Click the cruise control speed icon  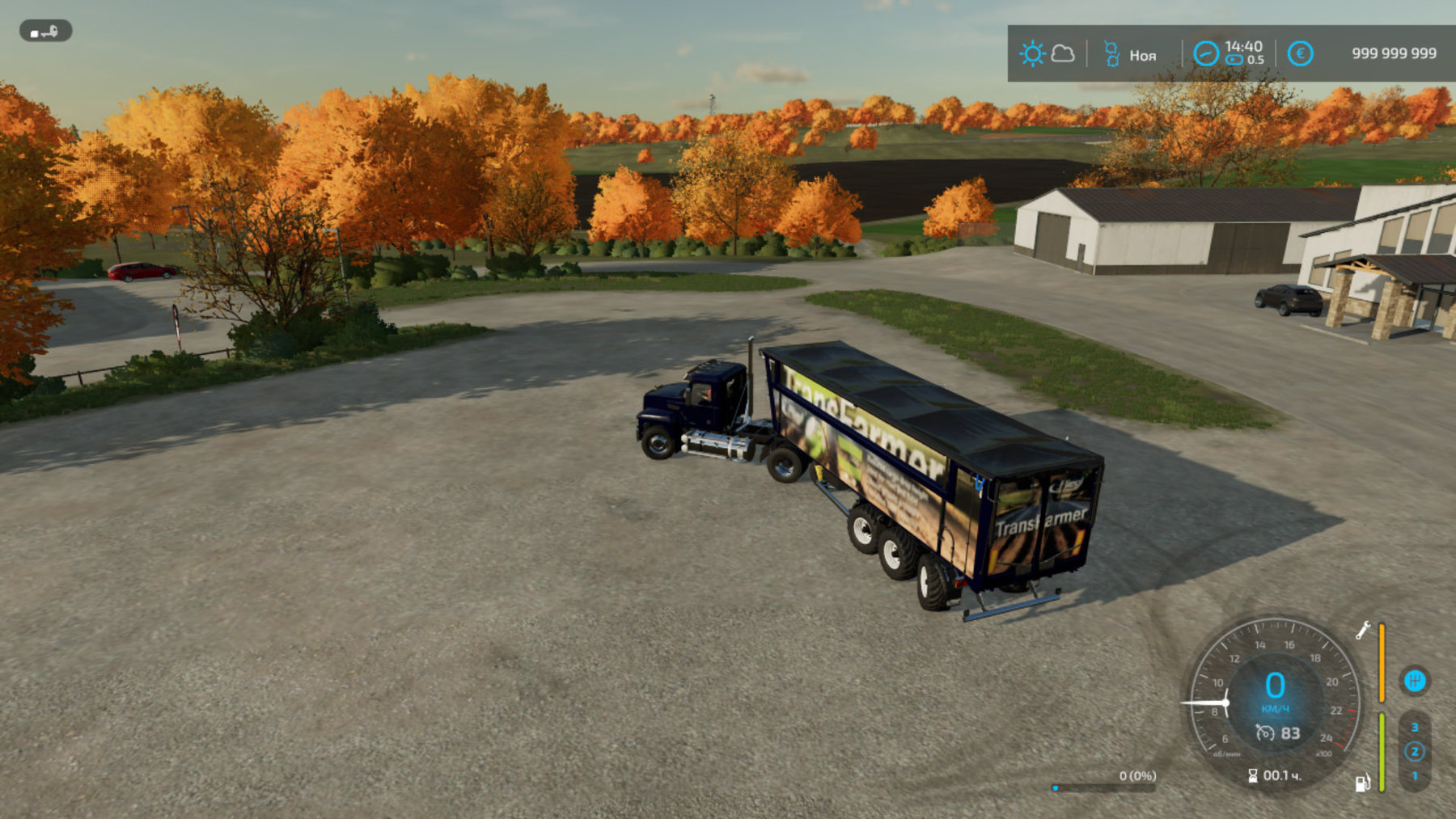point(1265,732)
